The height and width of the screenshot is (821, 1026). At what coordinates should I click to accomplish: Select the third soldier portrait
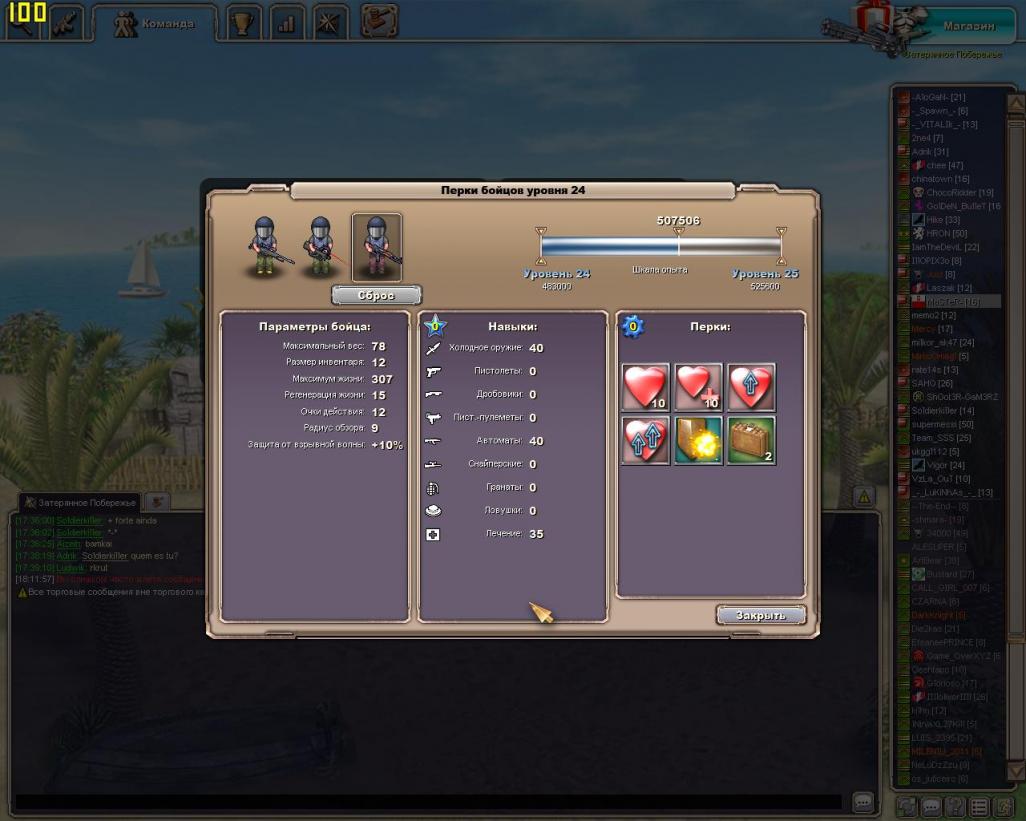pyautogui.click(x=377, y=246)
